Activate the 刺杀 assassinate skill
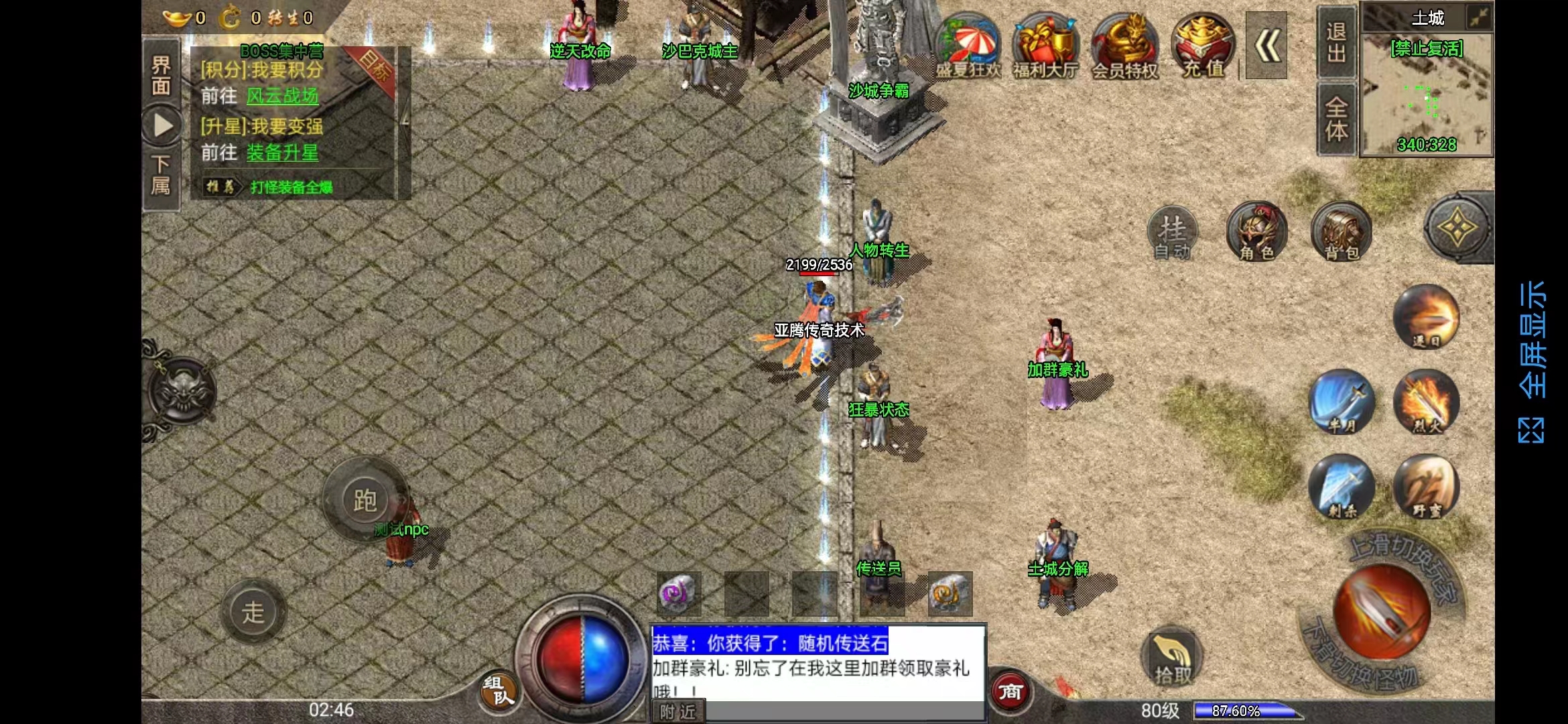Image resolution: width=1568 pixels, height=724 pixels. click(1342, 486)
